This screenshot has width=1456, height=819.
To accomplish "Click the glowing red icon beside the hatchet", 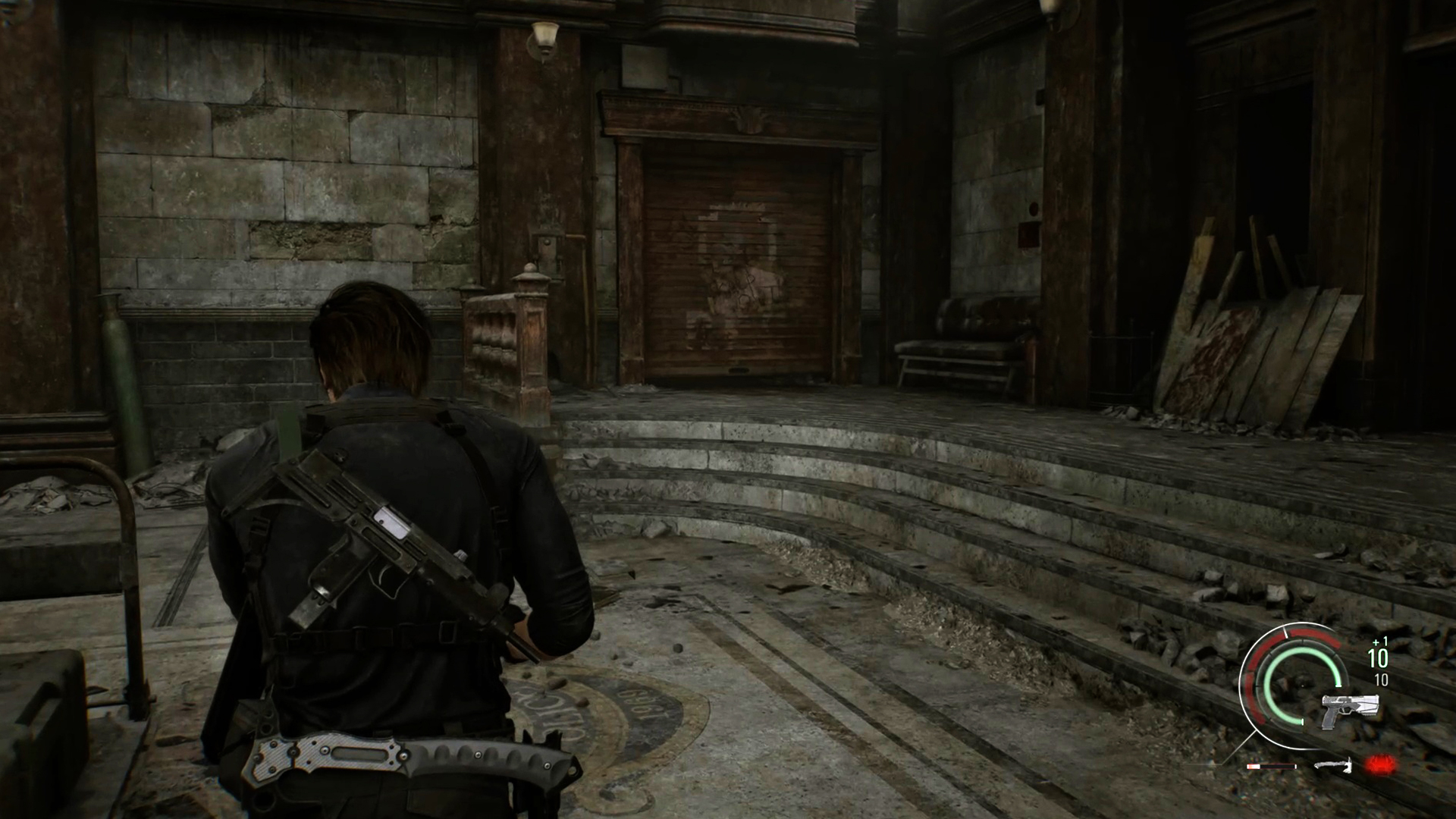I will click(1381, 765).
